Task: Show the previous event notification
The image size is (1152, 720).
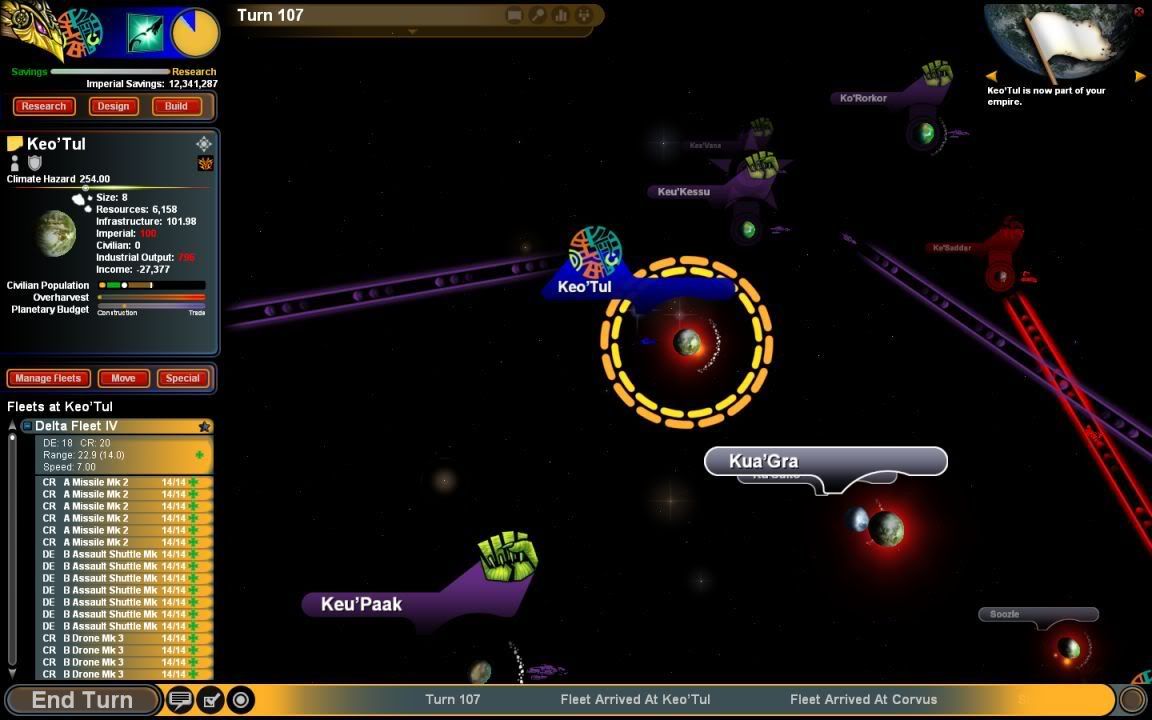Action: click(x=991, y=76)
